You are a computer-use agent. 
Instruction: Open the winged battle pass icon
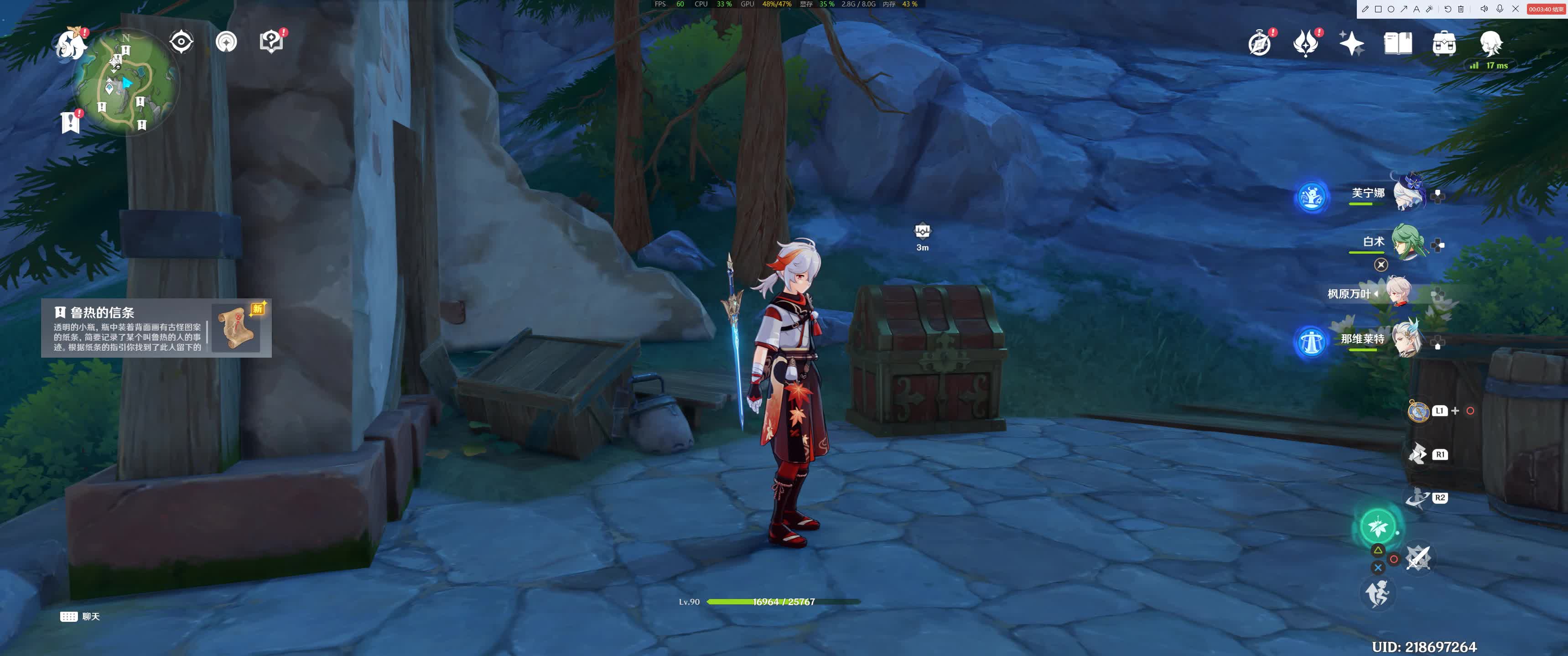click(x=1305, y=44)
